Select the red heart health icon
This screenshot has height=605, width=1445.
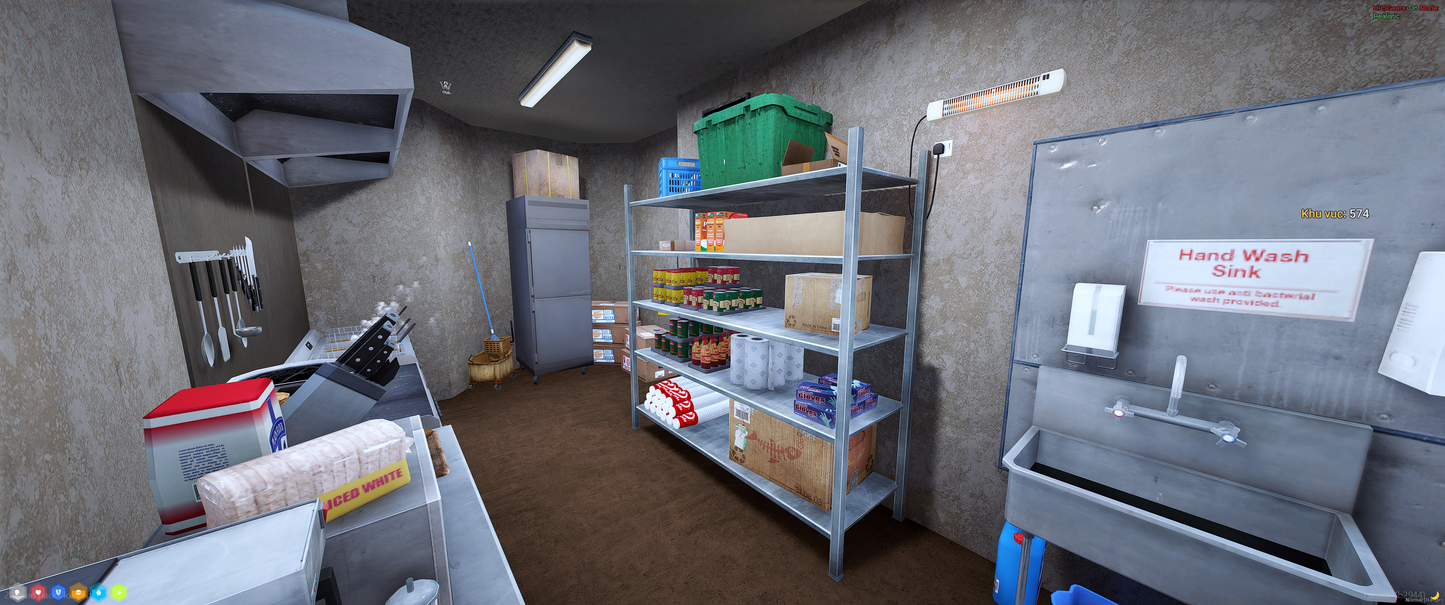[x=38, y=592]
